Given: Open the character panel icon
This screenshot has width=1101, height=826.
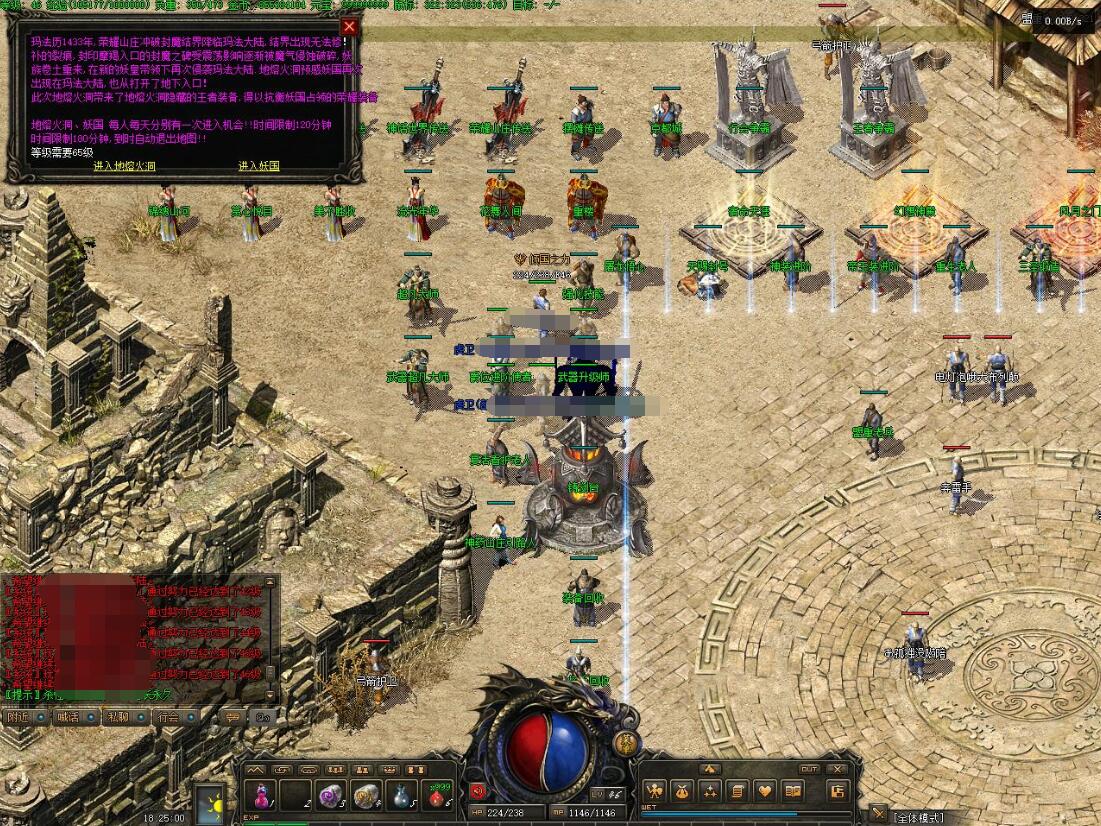Looking at the screenshot, I should [x=656, y=791].
